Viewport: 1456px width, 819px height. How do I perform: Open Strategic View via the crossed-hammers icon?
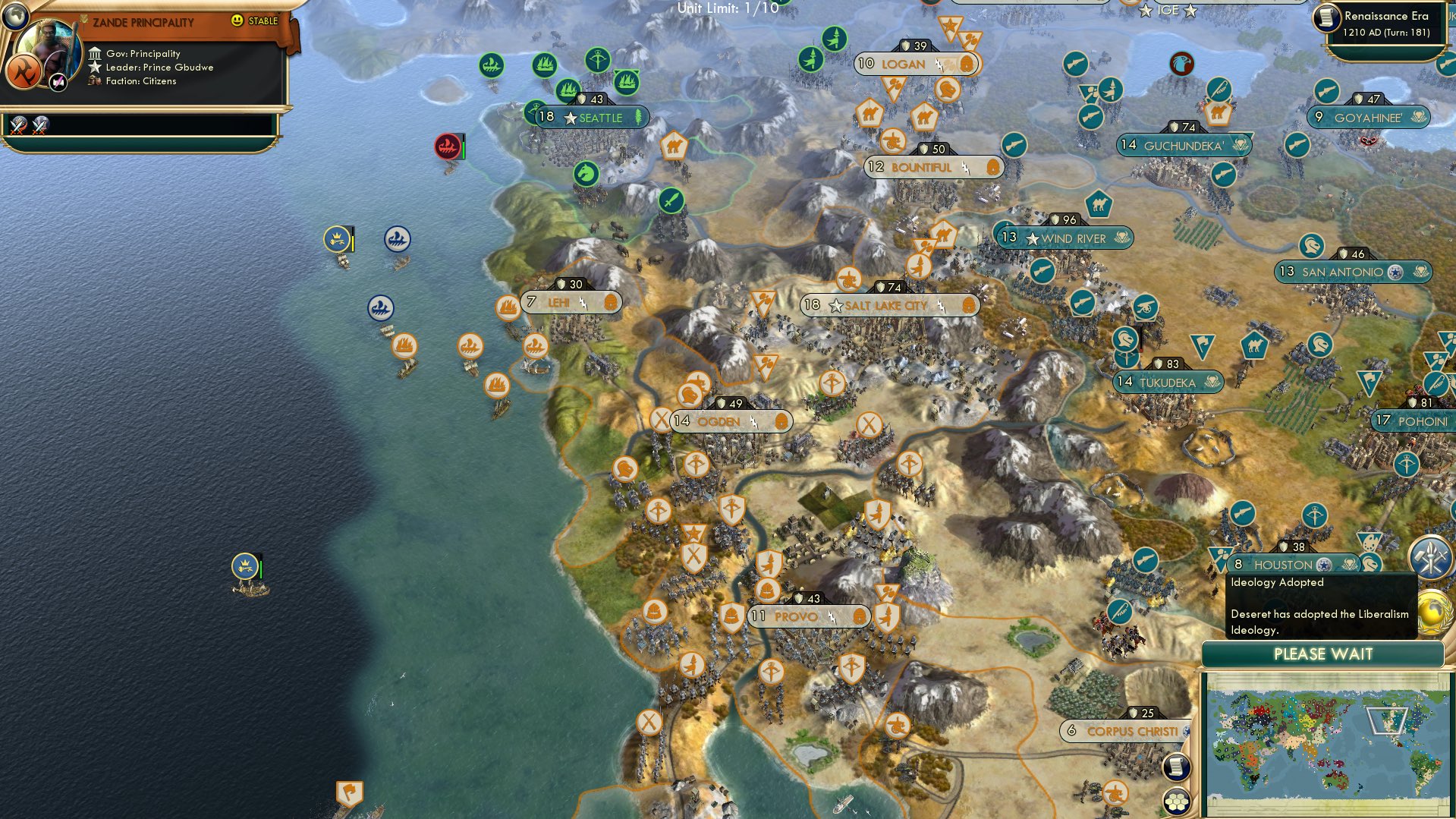click(1431, 557)
